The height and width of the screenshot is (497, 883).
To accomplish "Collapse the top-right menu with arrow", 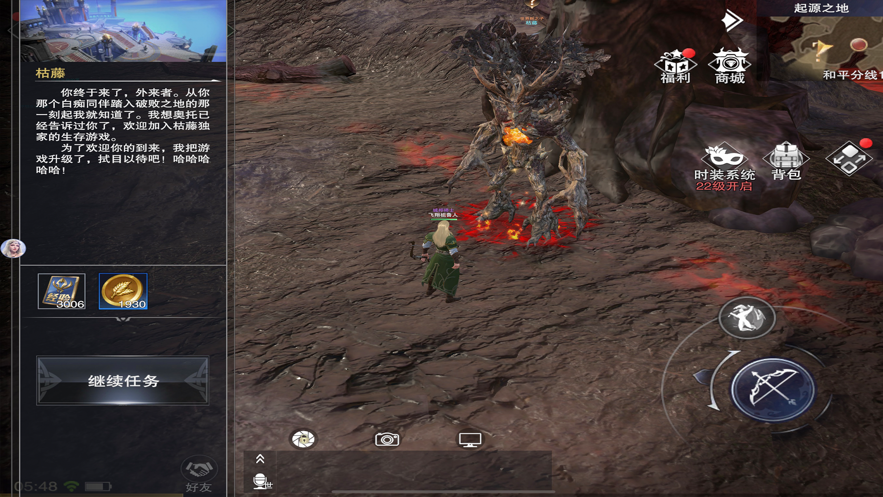I will pyautogui.click(x=733, y=20).
